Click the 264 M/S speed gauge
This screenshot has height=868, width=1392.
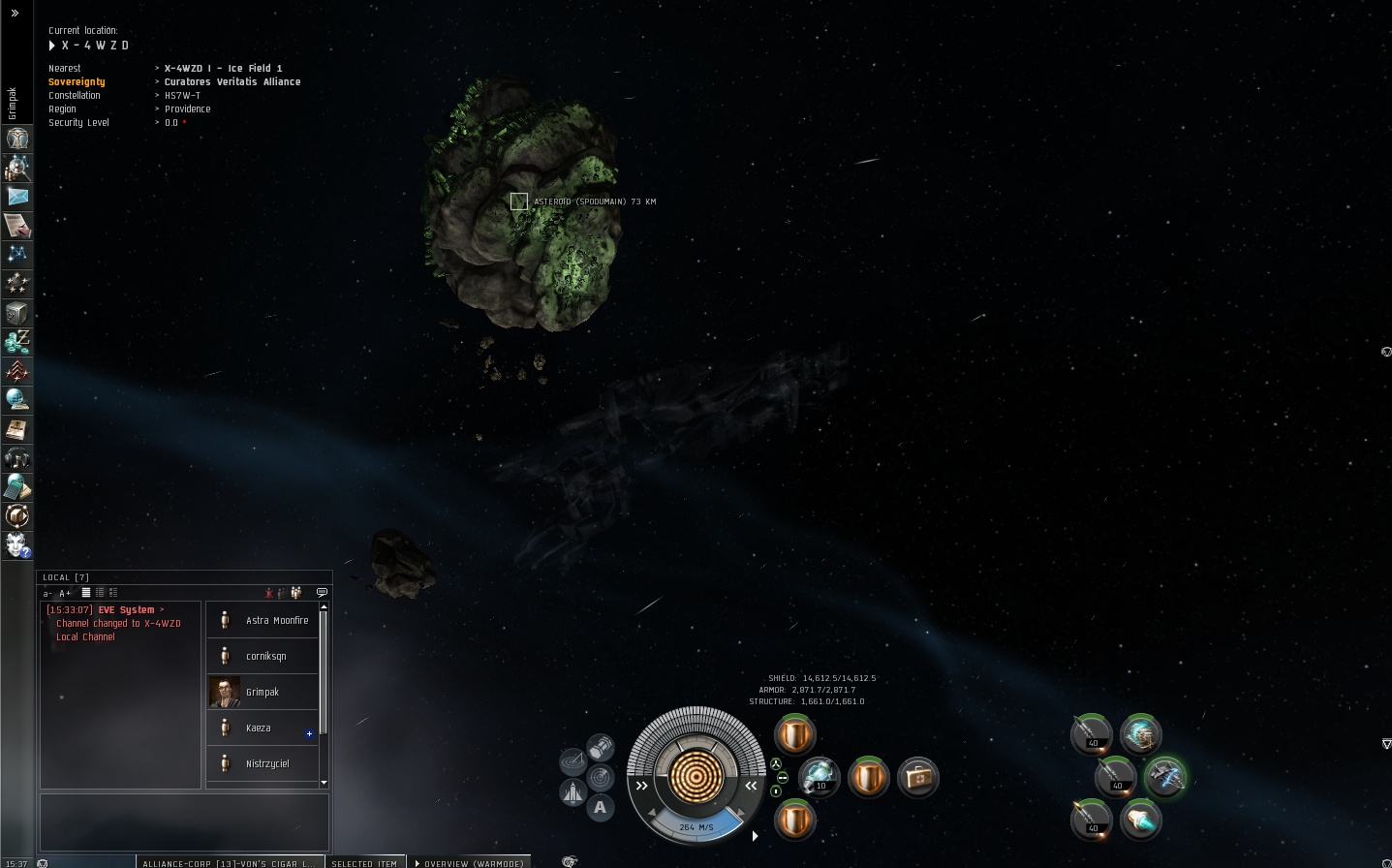pos(696,826)
